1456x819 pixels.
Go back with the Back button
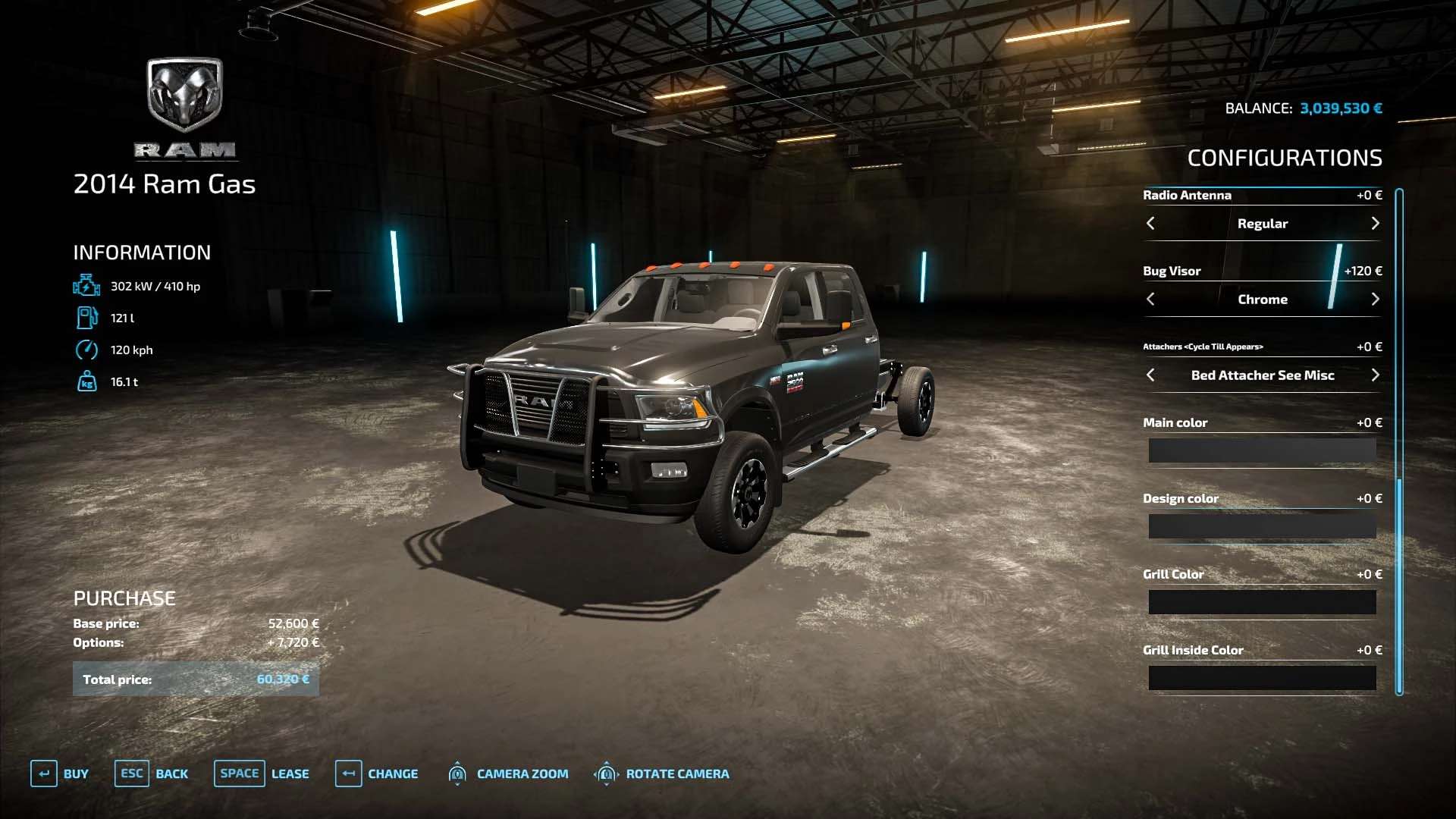(152, 773)
